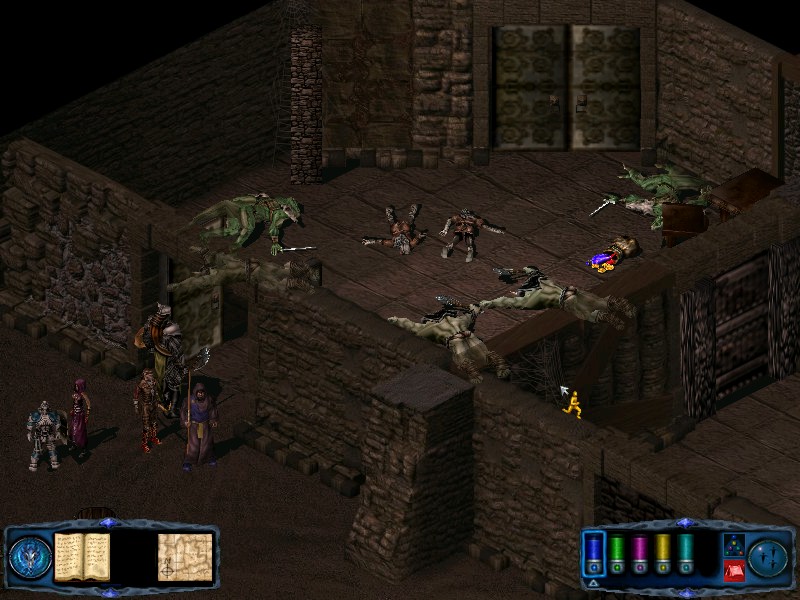Open the parchment area map
The width and height of the screenshot is (800, 600).
[185, 557]
